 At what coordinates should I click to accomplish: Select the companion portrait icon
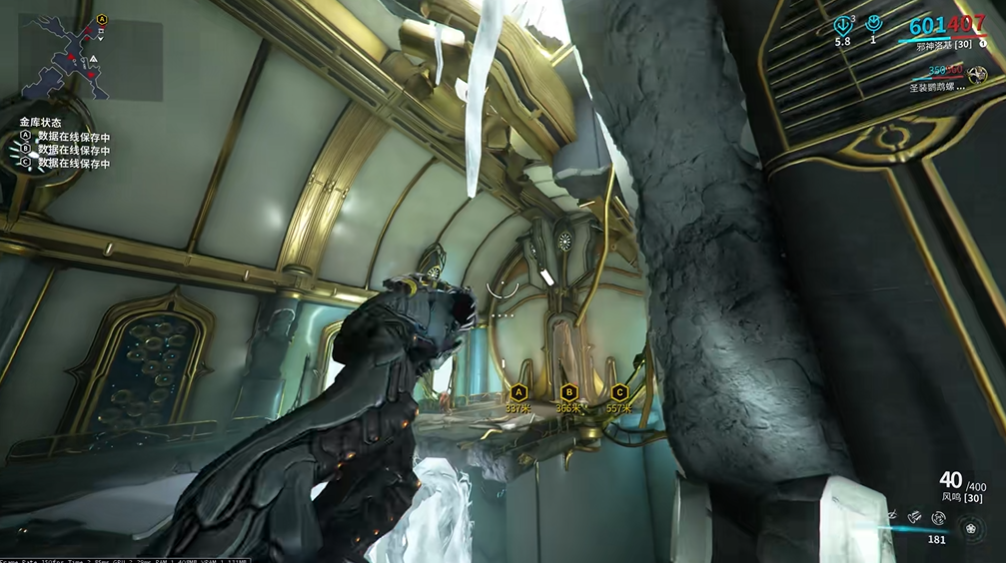point(976,75)
